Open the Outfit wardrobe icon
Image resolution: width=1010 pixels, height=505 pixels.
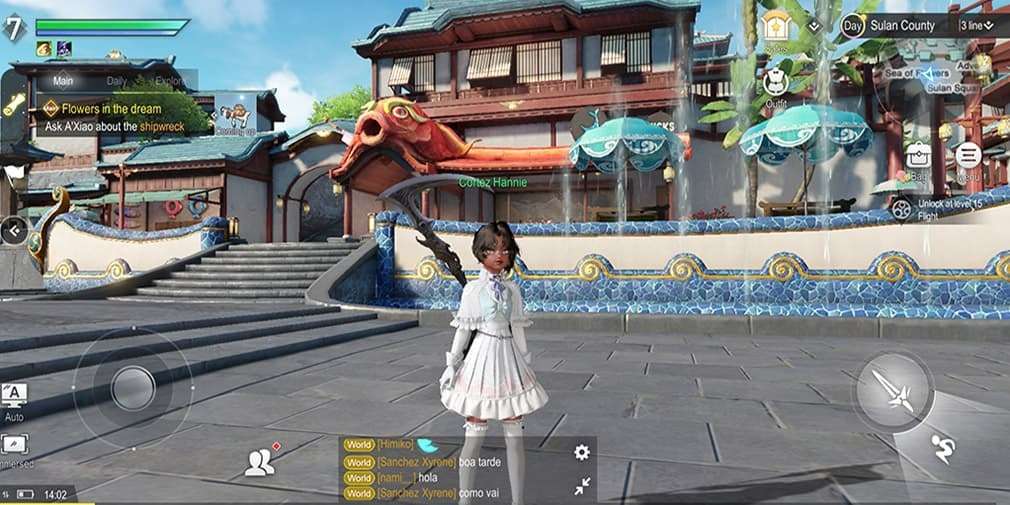(x=776, y=84)
